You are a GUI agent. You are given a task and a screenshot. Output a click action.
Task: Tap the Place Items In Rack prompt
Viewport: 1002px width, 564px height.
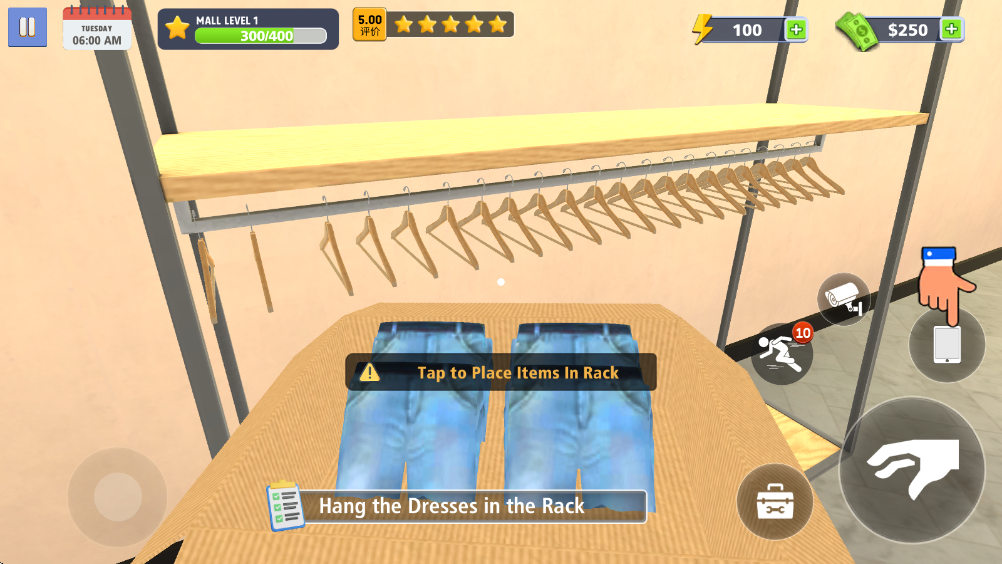501,373
